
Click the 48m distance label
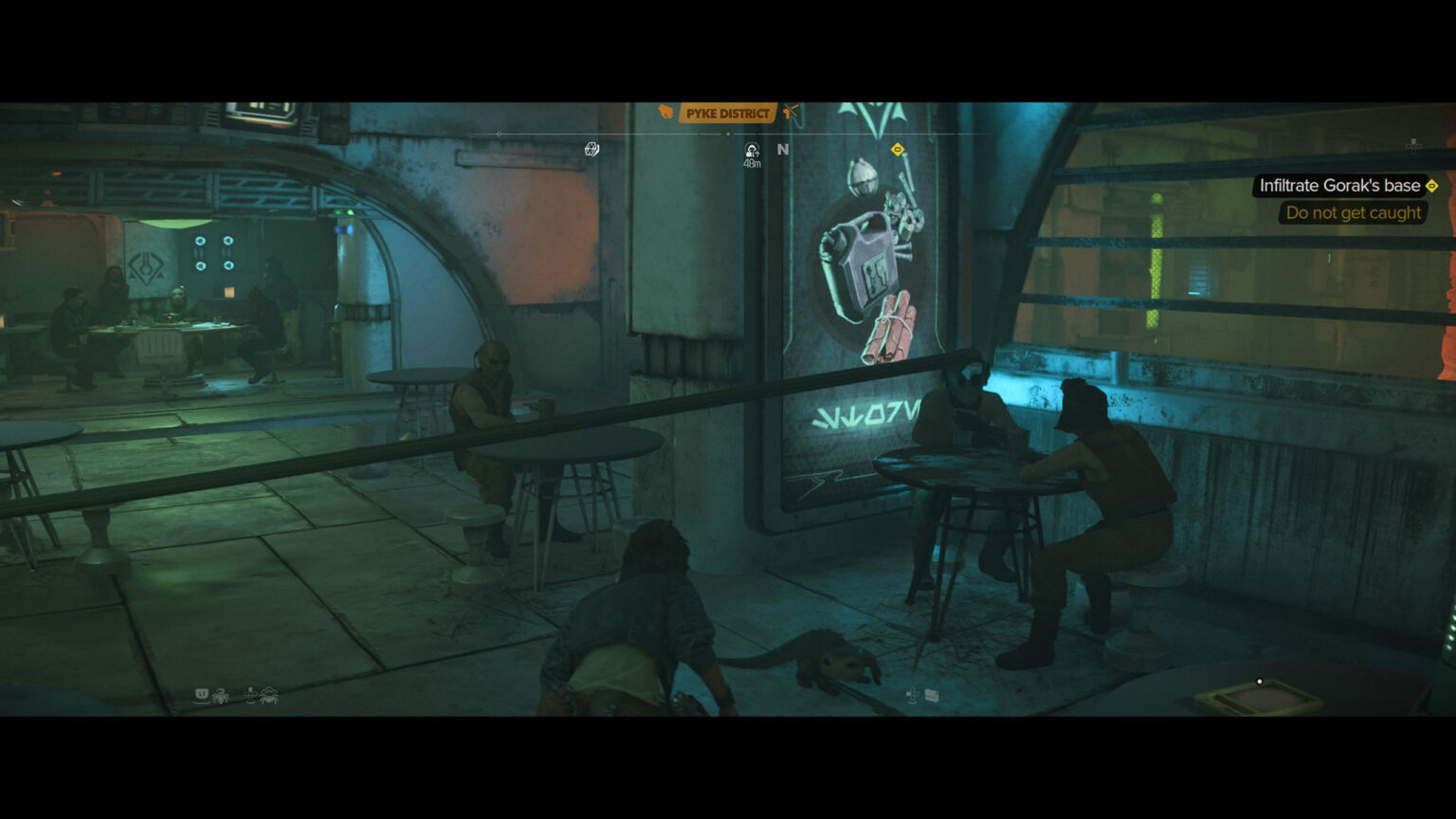pyautogui.click(x=751, y=163)
